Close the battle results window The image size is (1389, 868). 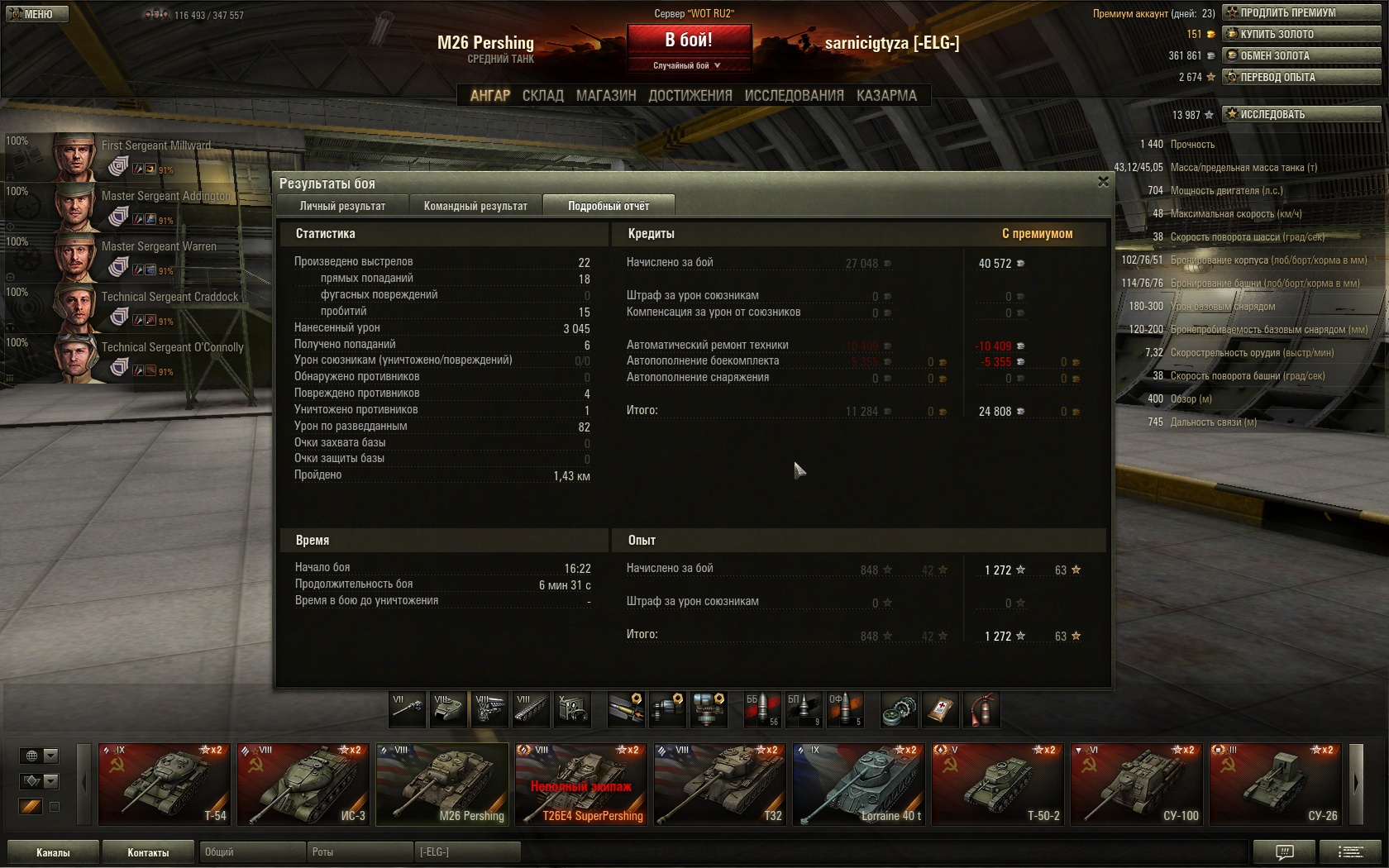1103,182
